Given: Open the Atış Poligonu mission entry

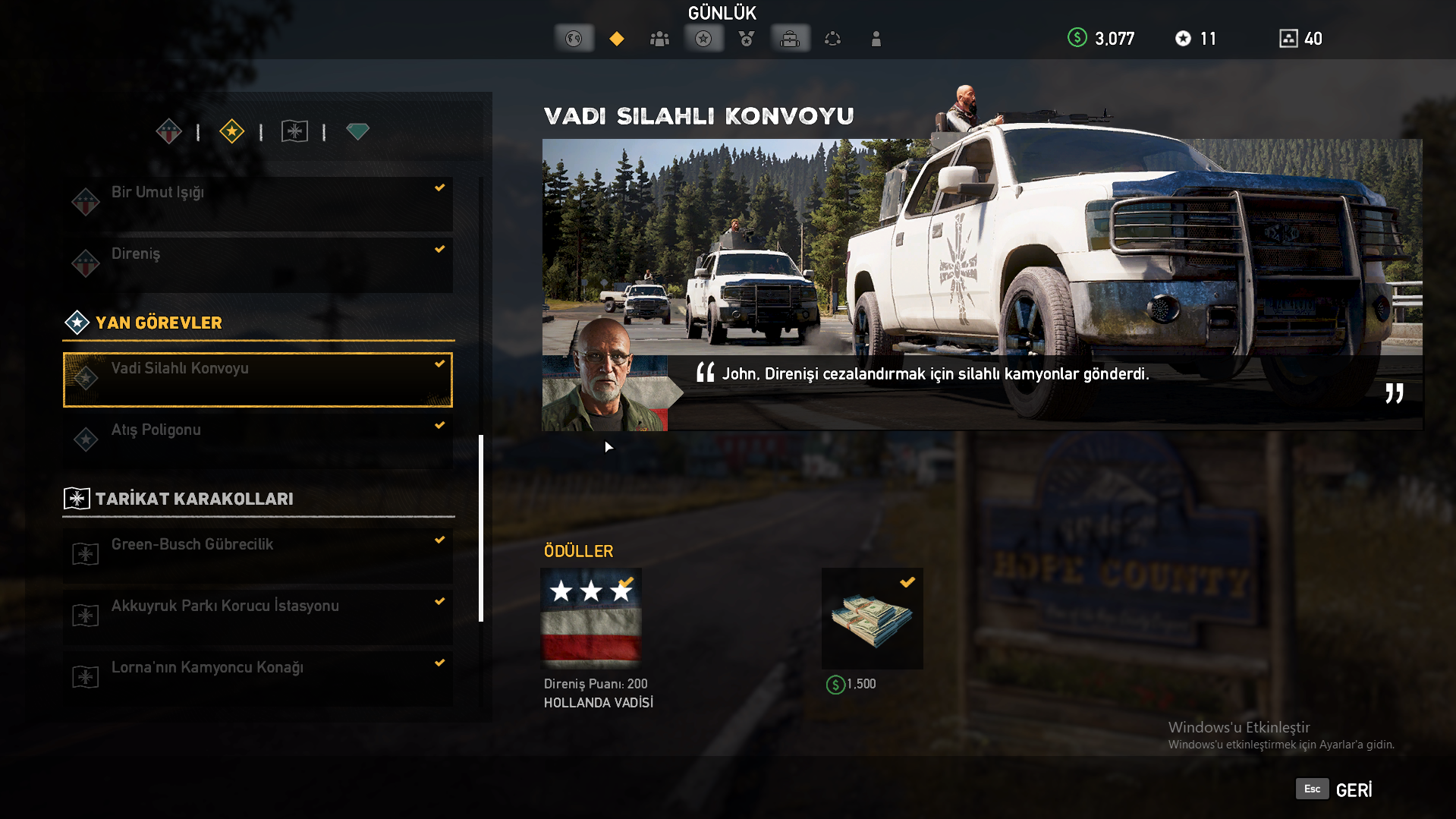Looking at the screenshot, I should 258,441.
